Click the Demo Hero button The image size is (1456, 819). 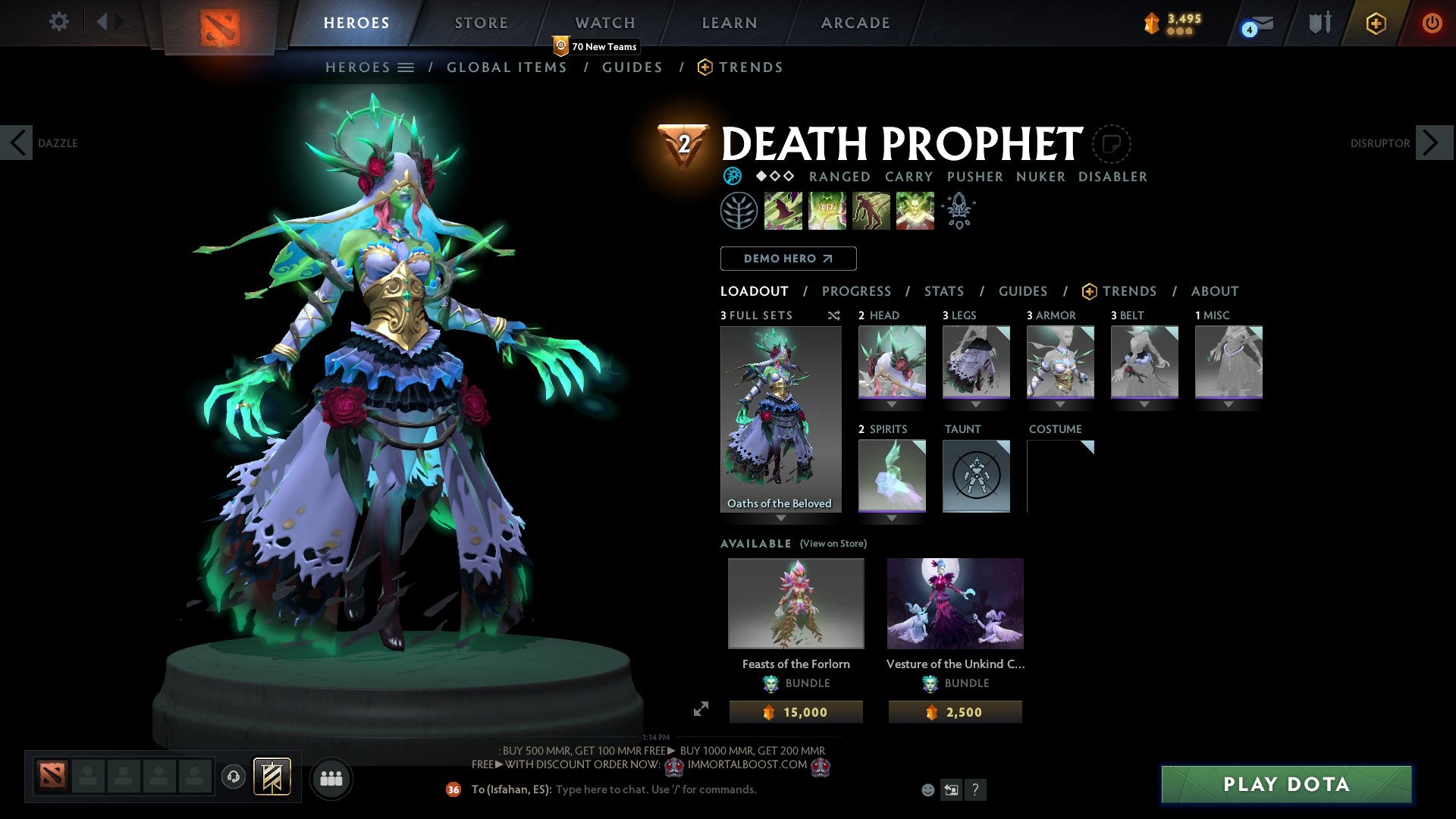click(x=788, y=259)
